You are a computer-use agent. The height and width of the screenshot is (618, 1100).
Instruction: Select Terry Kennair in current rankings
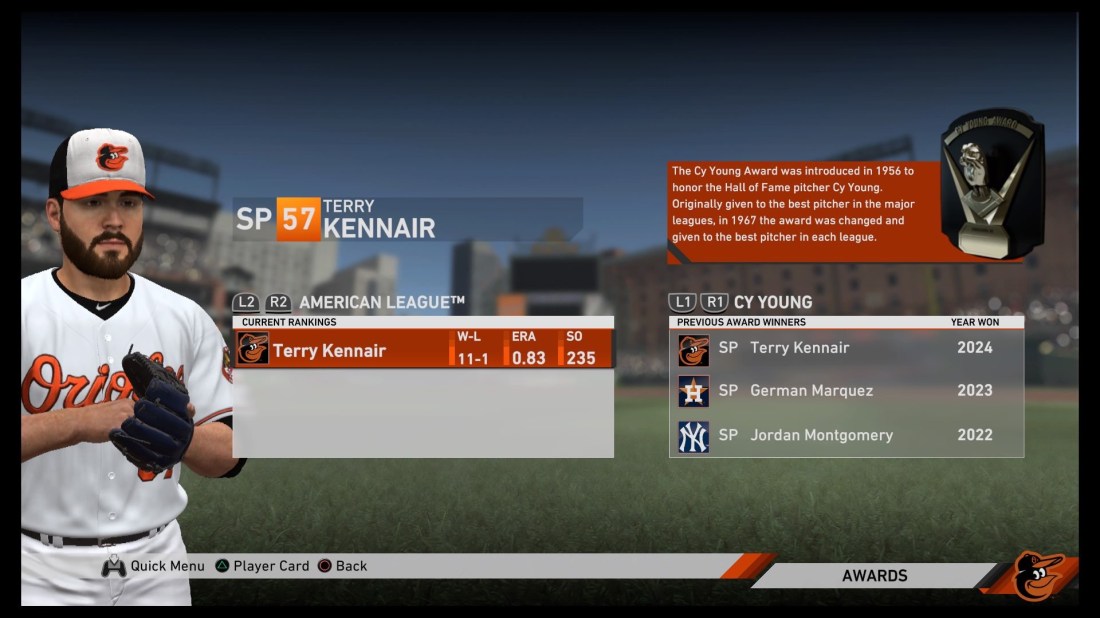coord(423,349)
